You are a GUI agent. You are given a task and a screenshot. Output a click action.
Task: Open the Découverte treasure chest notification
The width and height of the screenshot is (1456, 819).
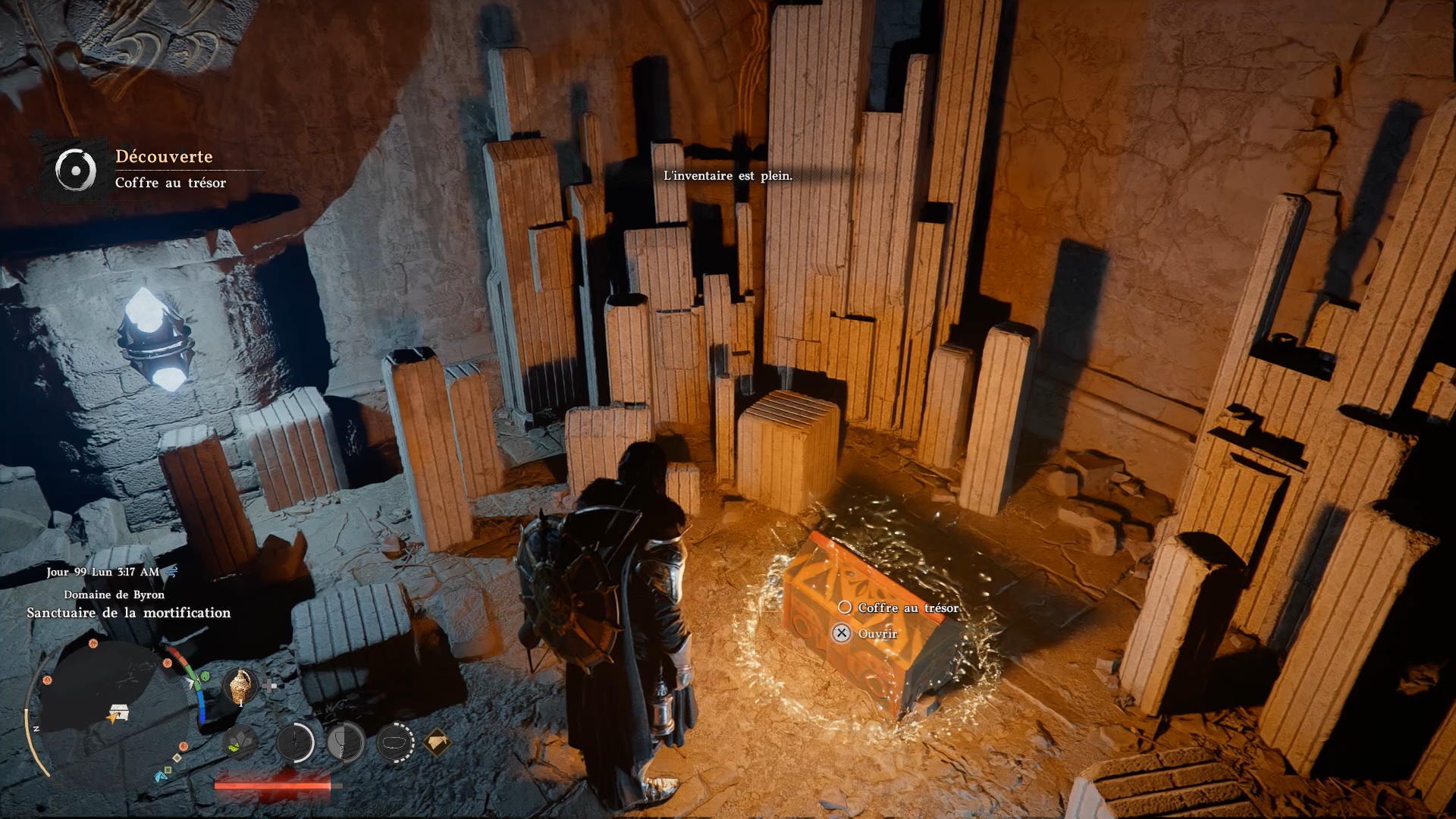pyautogui.click(x=152, y=168)
